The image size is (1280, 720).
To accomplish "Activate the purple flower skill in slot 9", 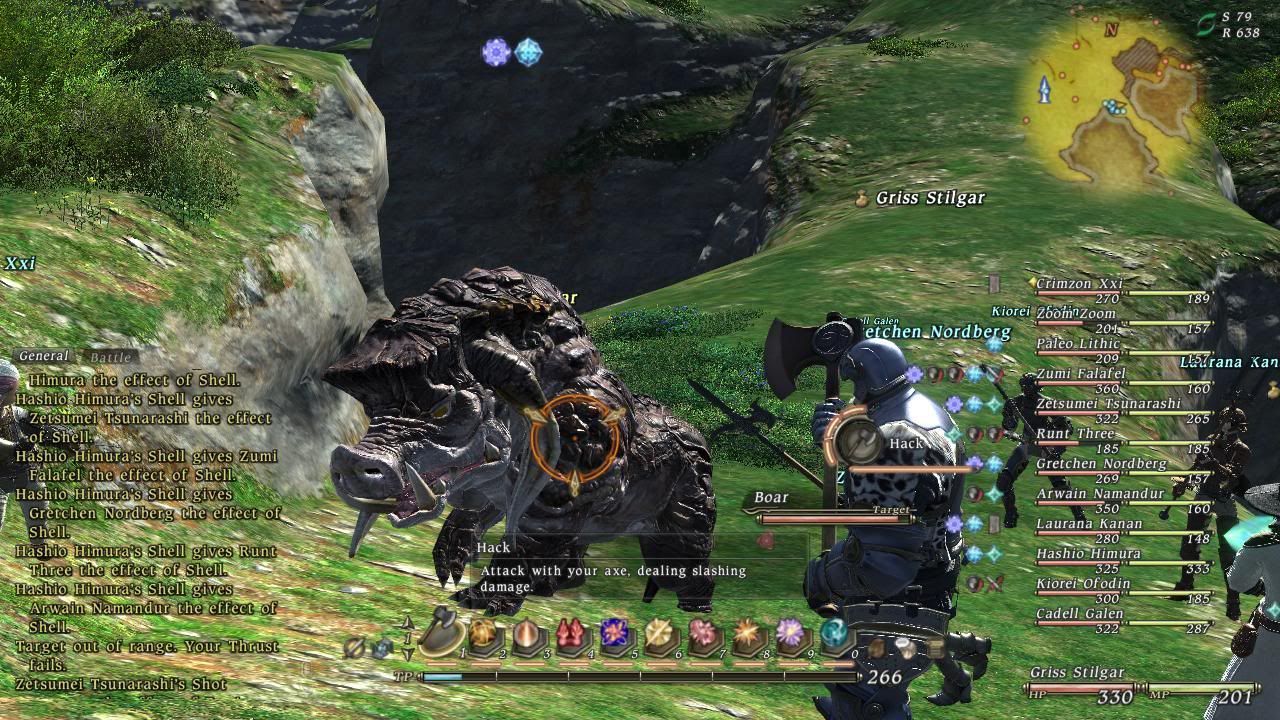I will (x=790, y=633).
